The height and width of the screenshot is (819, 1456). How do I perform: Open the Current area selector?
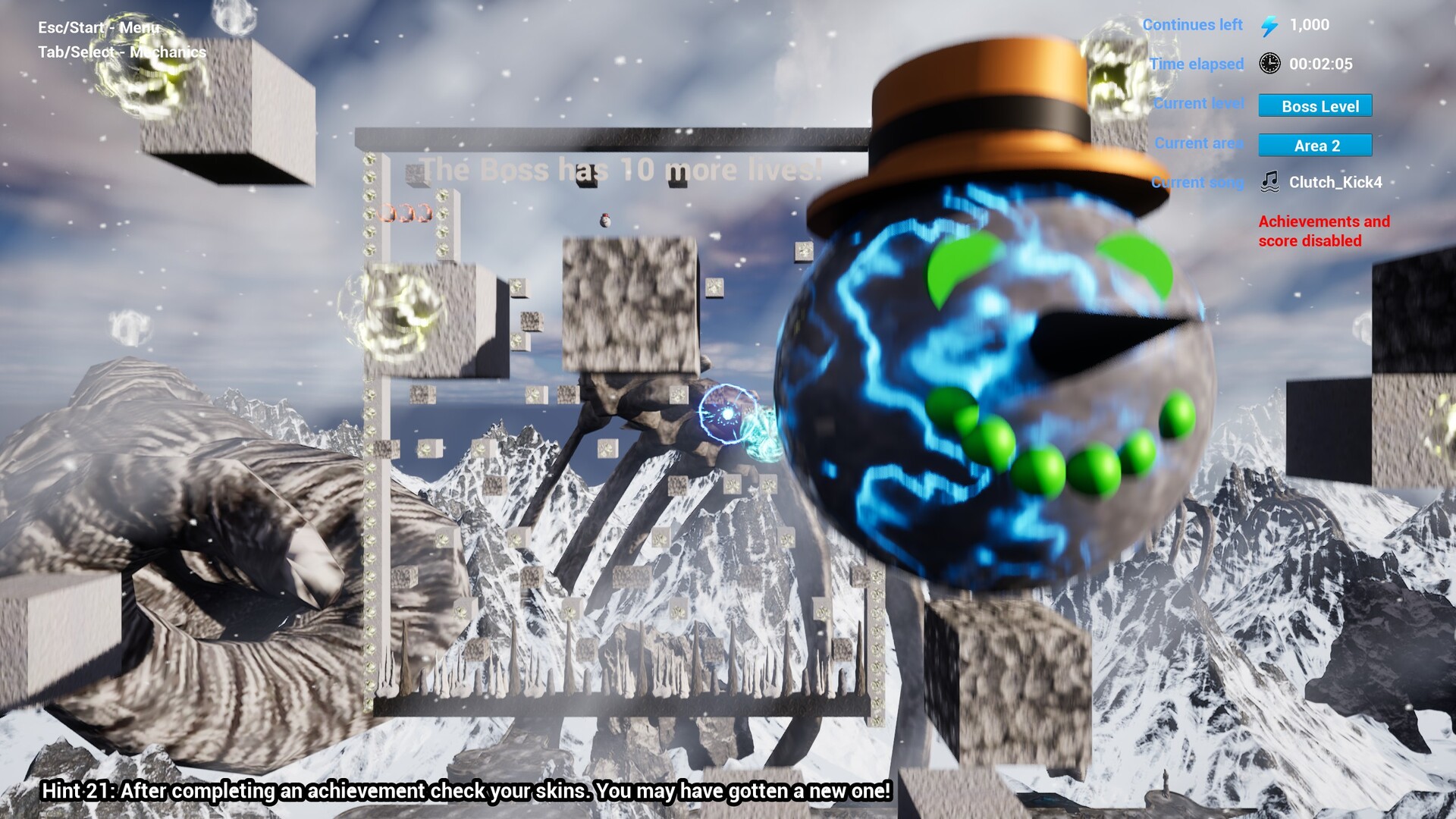click(x=1199, y=143)
